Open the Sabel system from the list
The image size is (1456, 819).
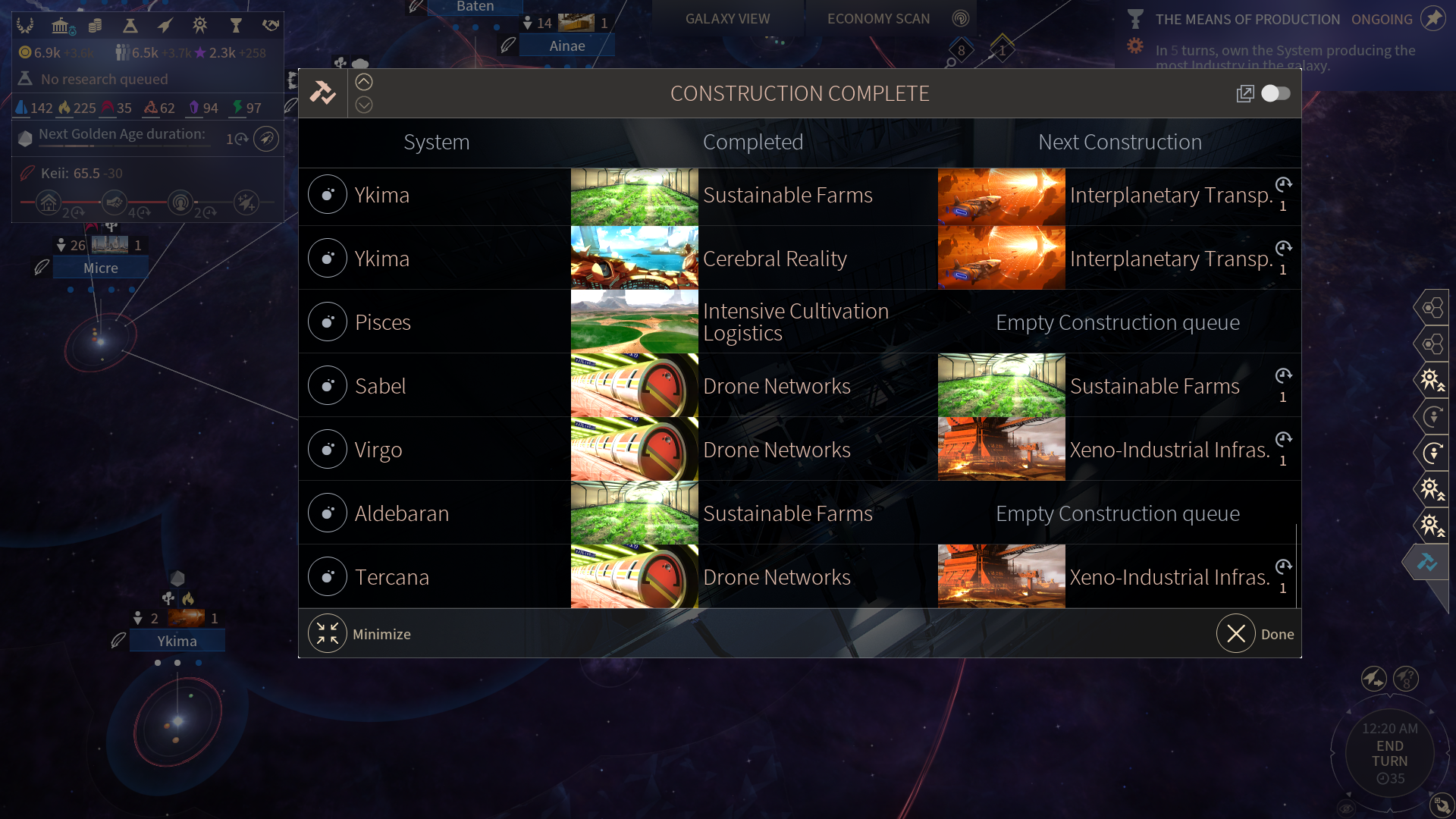[381, 386]
